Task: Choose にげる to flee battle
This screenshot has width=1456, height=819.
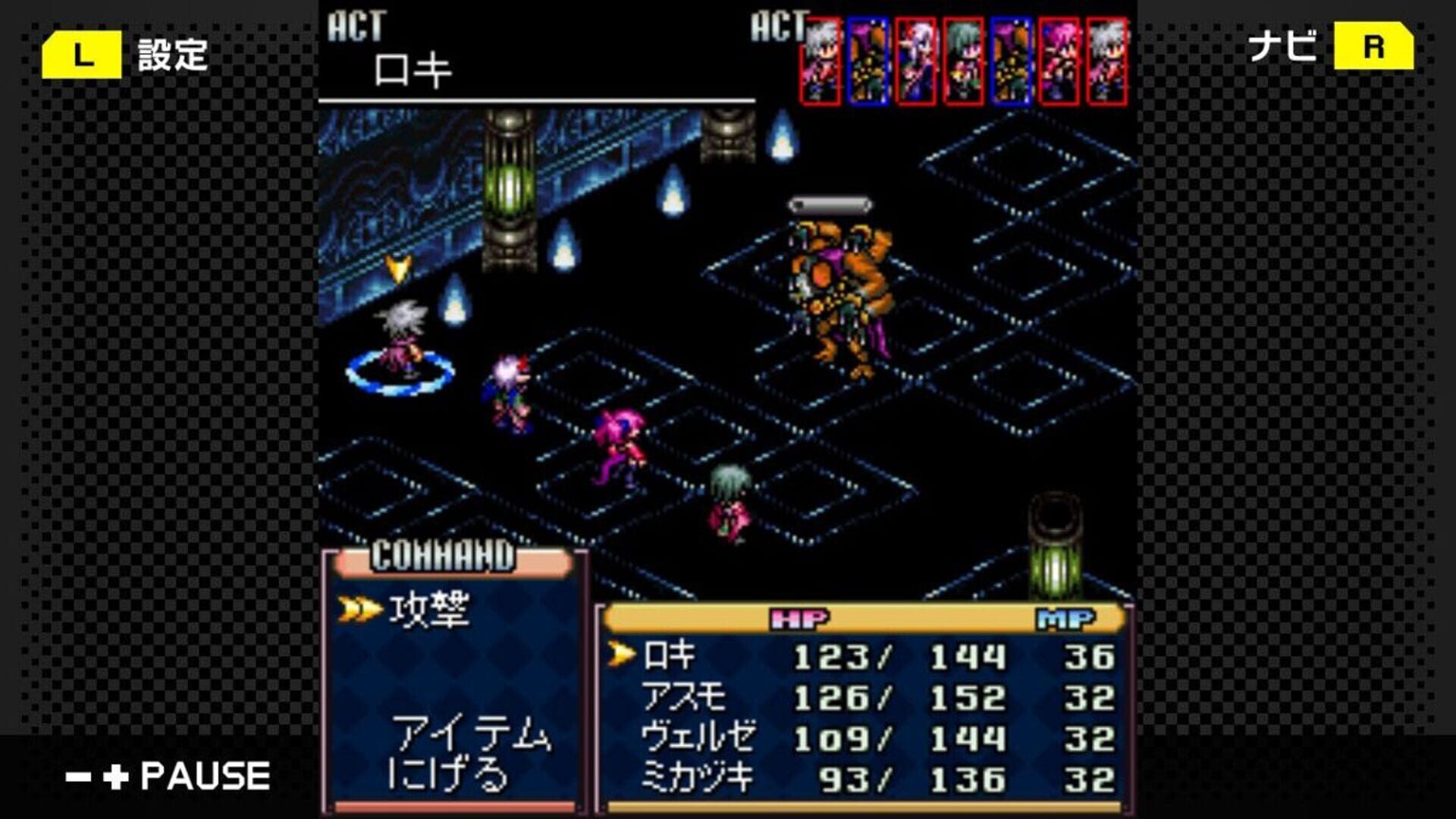Action: point(447,775)
